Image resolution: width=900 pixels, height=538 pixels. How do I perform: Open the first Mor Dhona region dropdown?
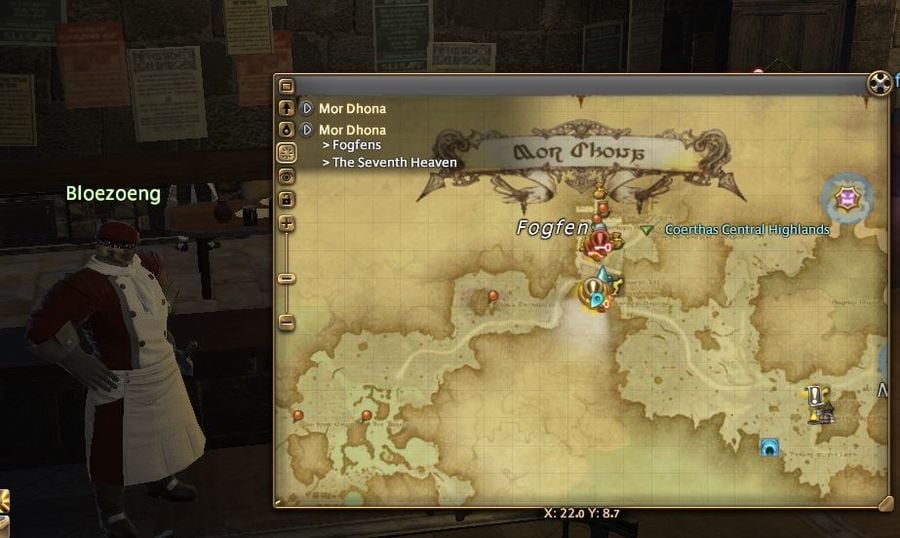307,108
